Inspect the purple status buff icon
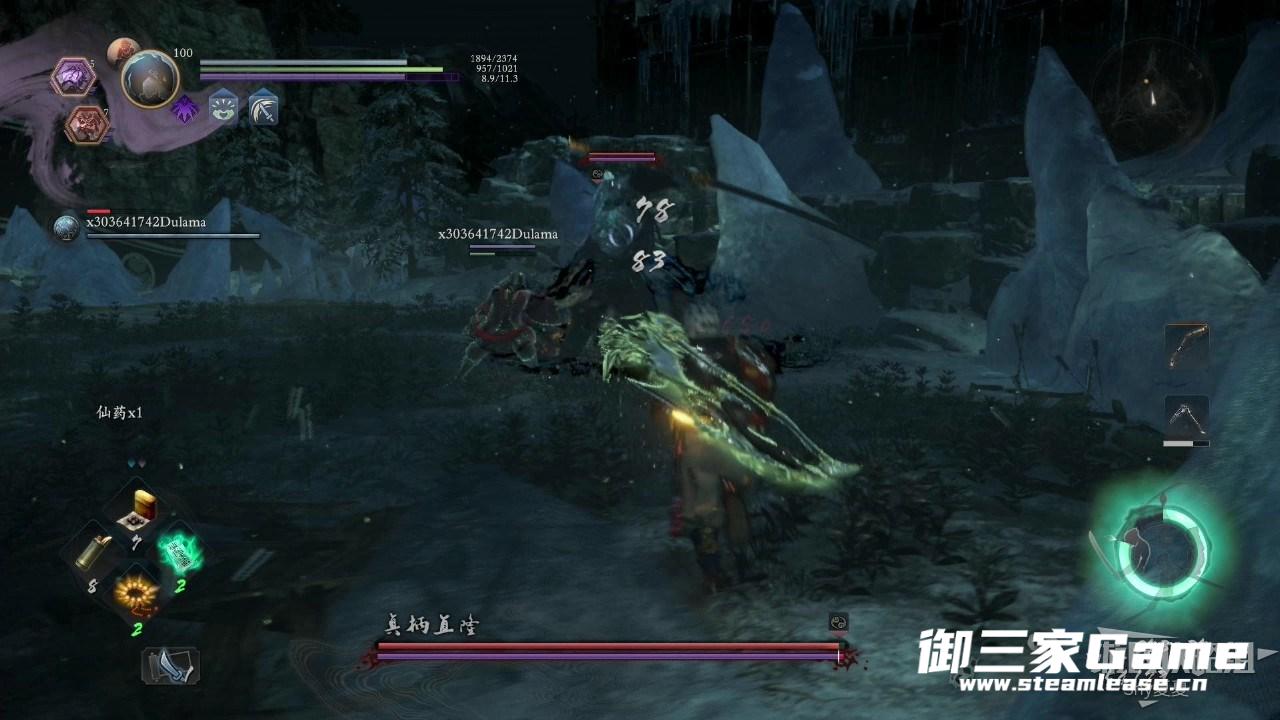1280x720 pixels. click(185, 108)
